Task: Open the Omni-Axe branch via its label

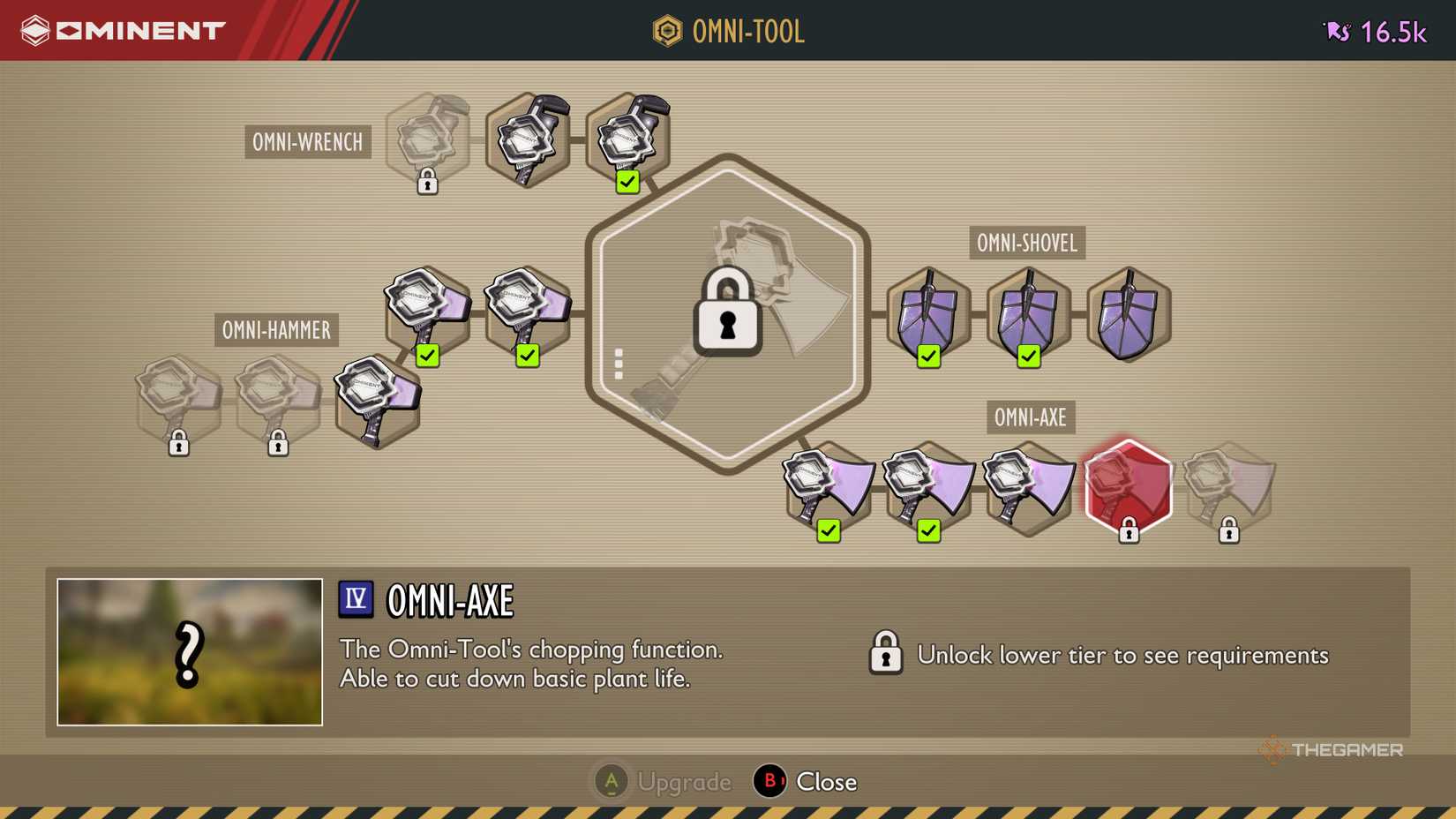Action: [x=1029, y=417]
